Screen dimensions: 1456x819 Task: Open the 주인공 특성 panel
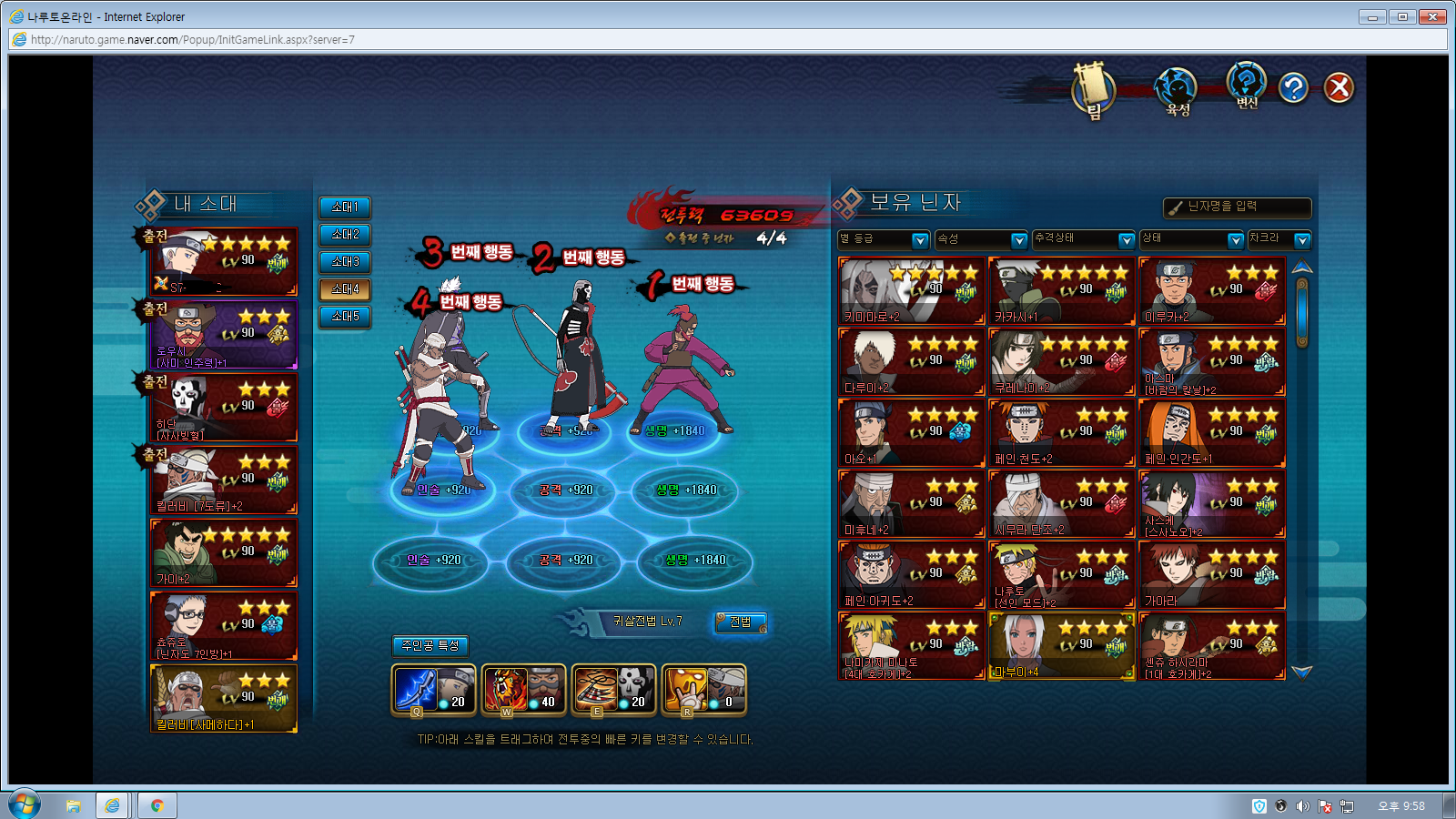[x=430, y=645]
